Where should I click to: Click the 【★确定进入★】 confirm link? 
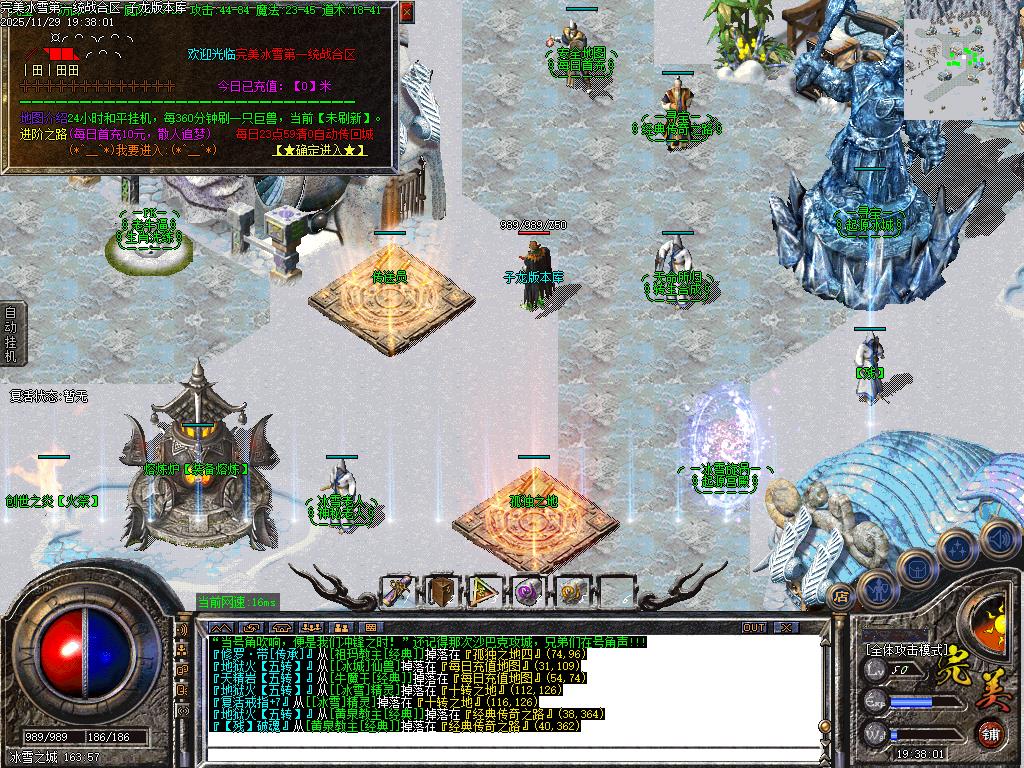[319, 150]
